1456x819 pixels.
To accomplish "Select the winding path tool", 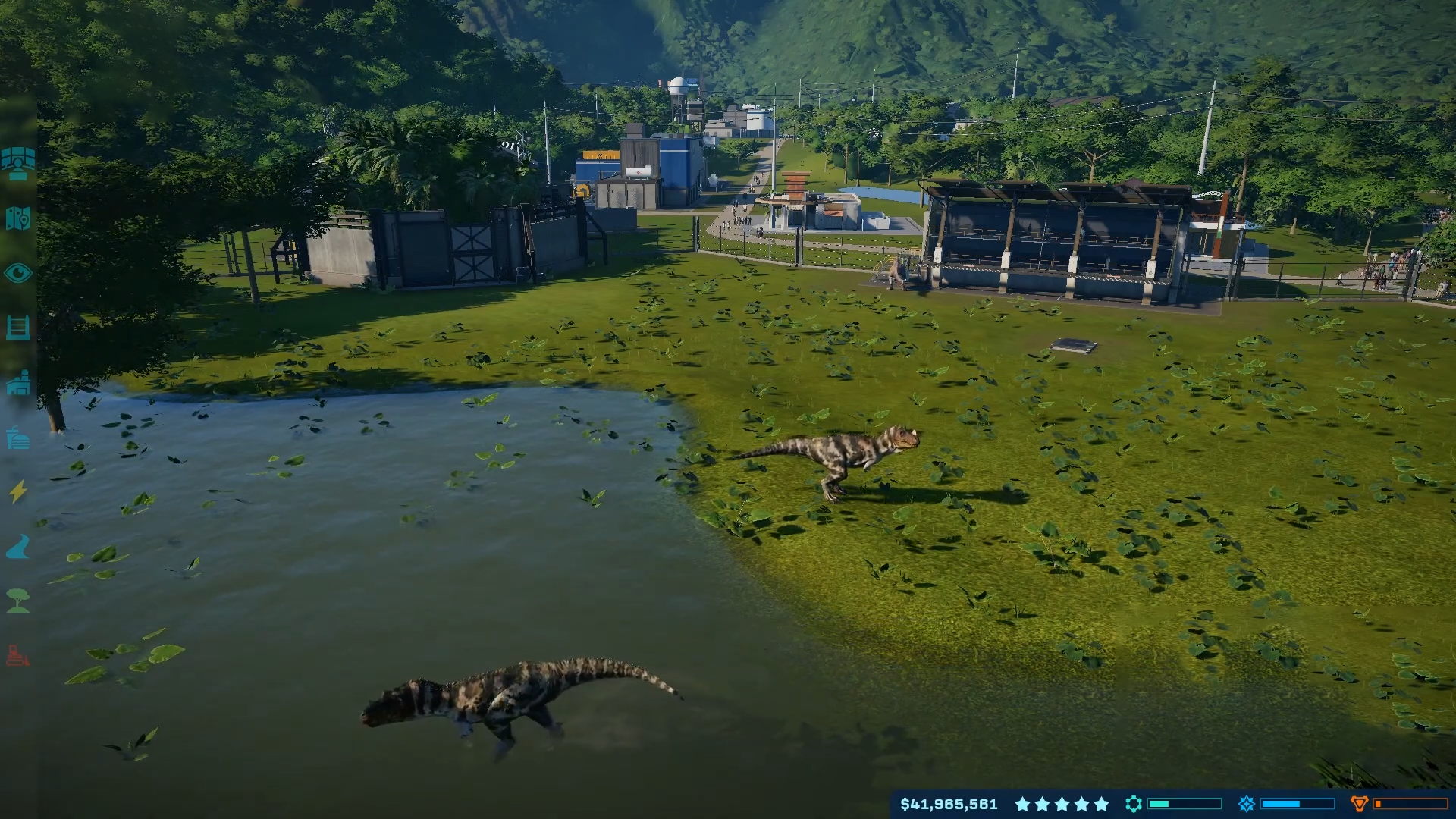I will click(18, 547).
